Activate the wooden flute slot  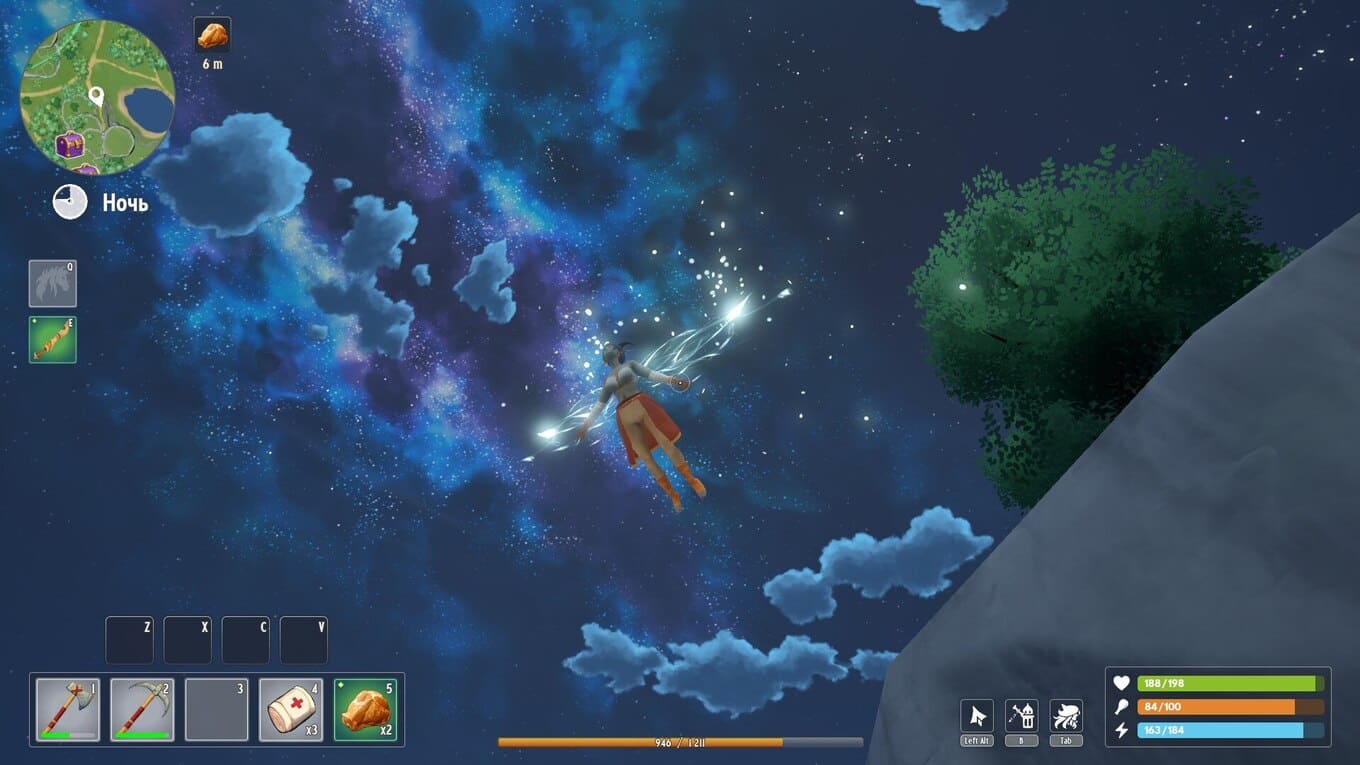tap(52, 340)
